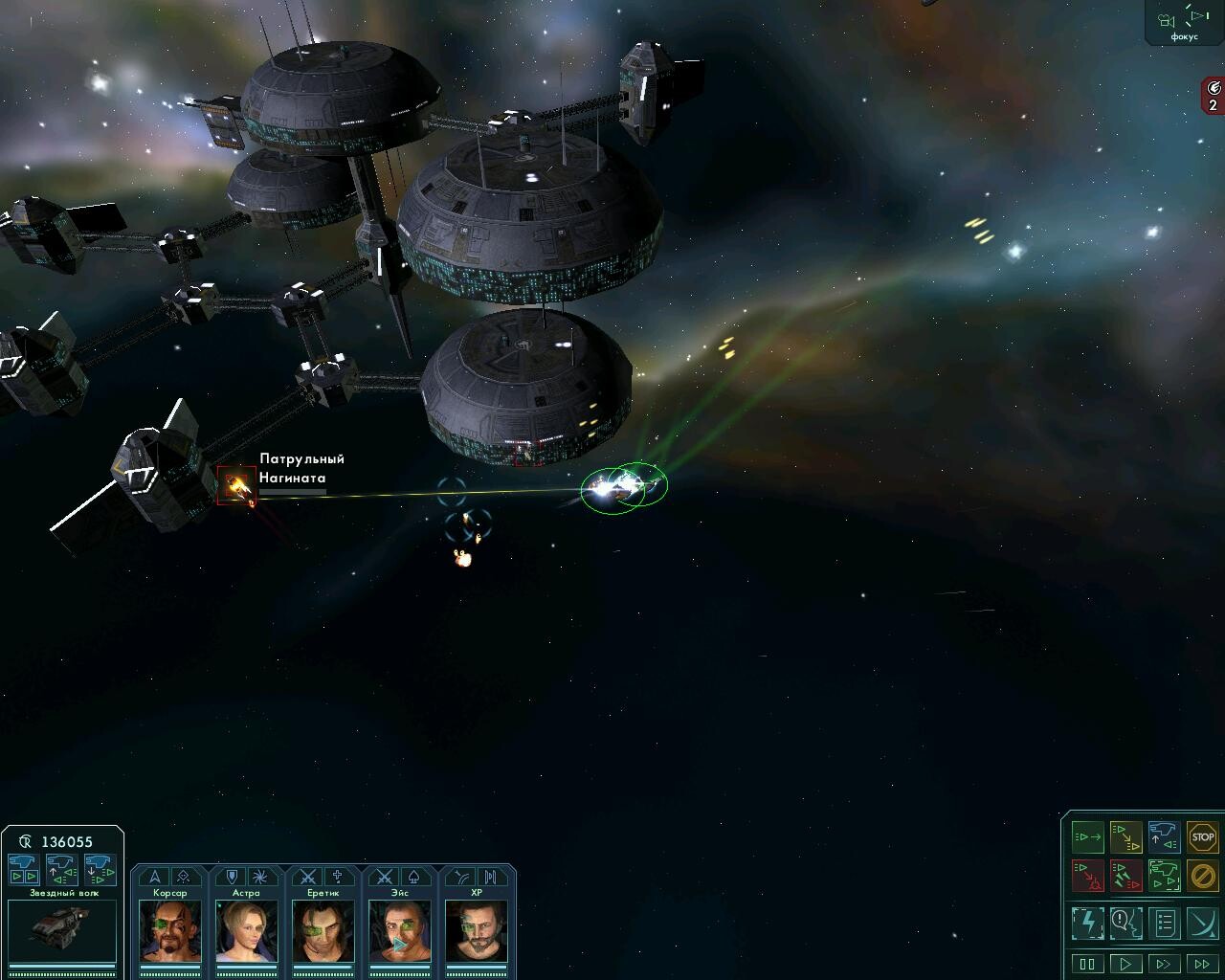The width and height of the screenshot is (1225, 980).
Task: Activate the green move command
Action: [x=1087, y=837]
